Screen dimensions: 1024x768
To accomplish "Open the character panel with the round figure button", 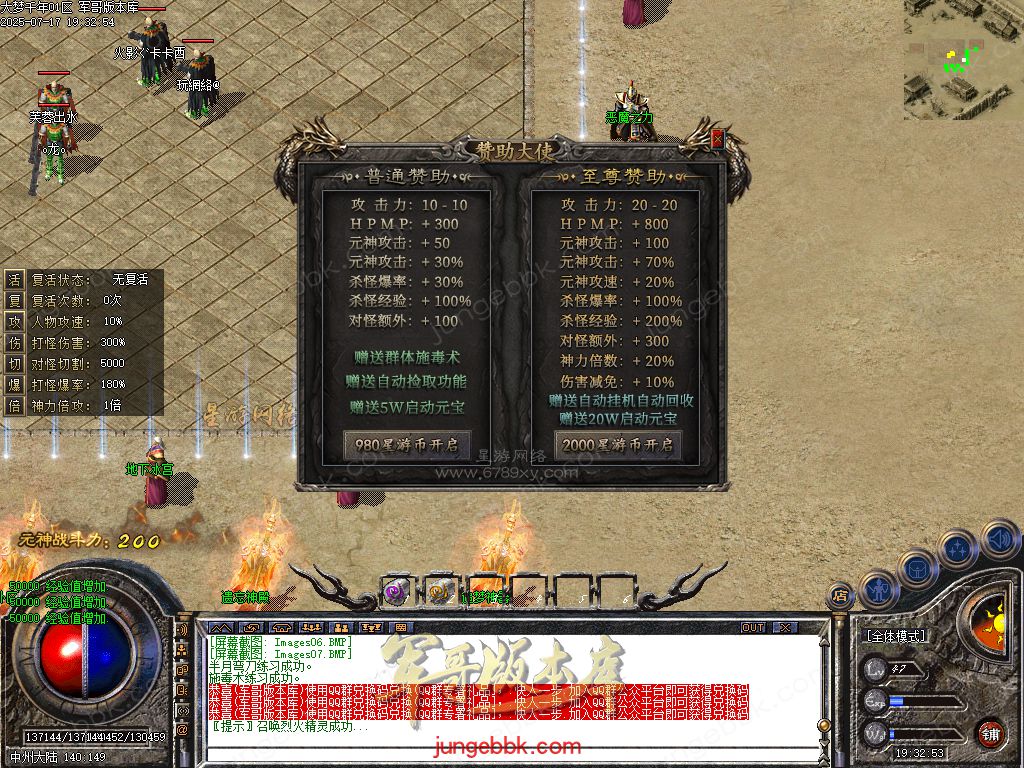I will click(878, 590).
